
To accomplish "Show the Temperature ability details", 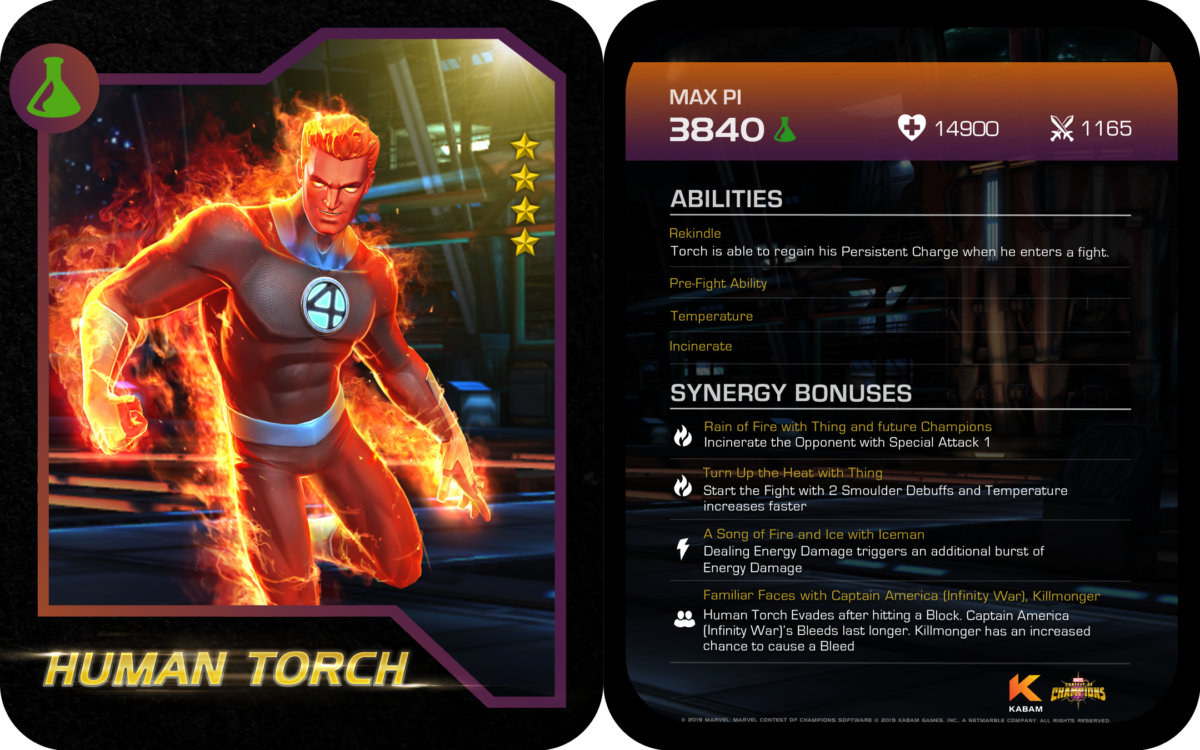I will click(711, 316).
